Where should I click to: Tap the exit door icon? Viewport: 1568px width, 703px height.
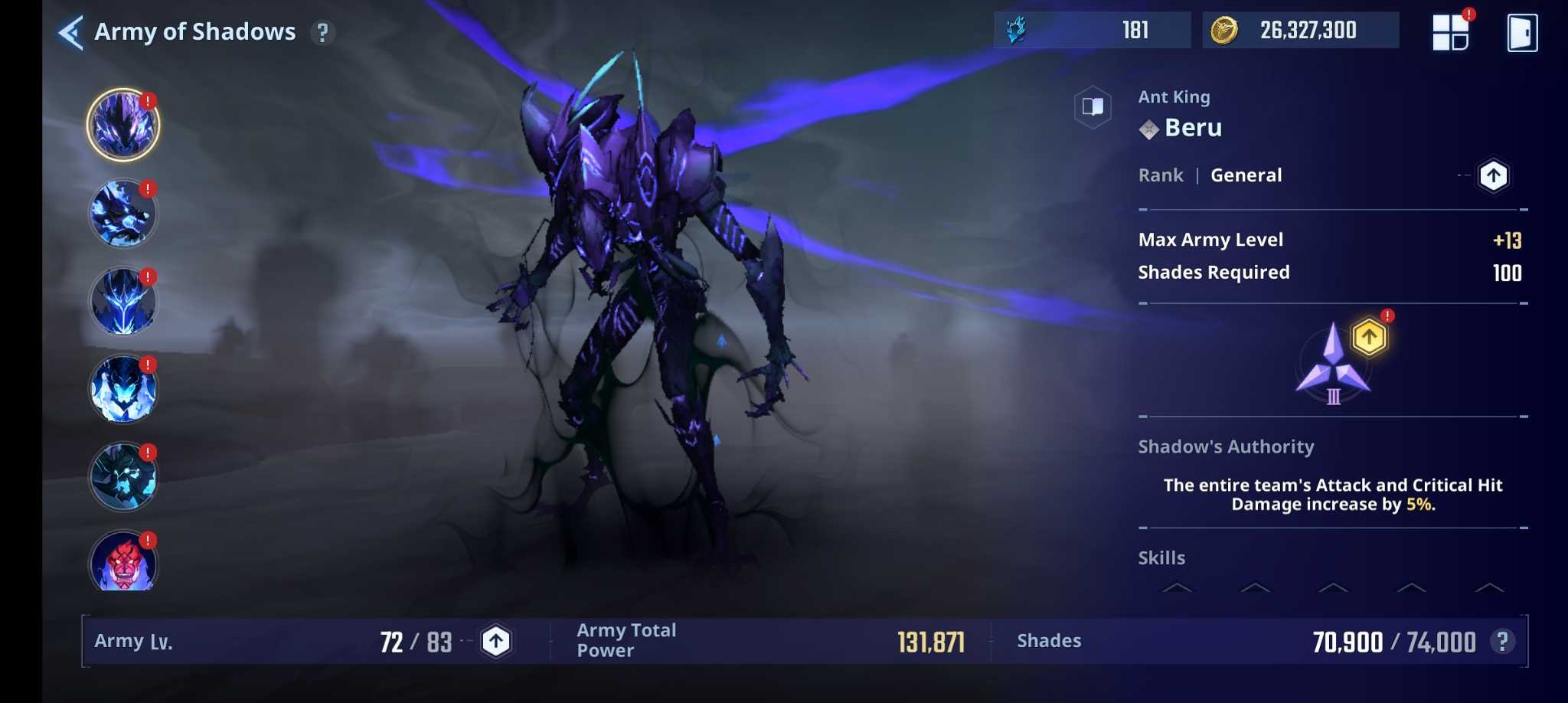1521,32
